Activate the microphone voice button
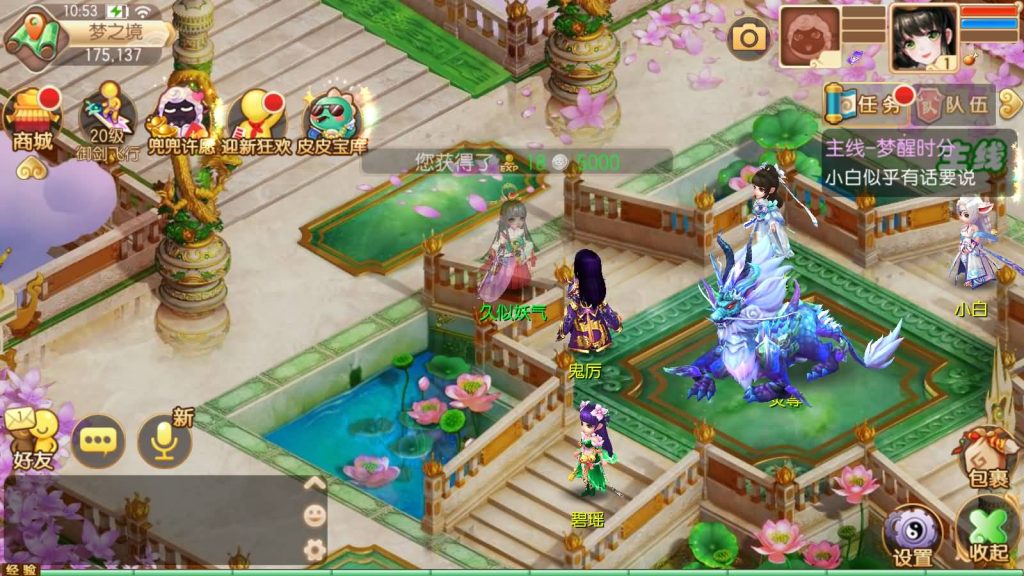Screen dimensions: 1024x576 (165, 441)
